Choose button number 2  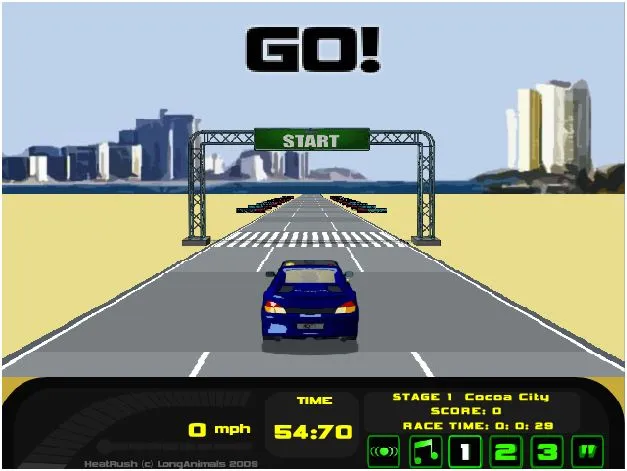click(x=506, y=450)
